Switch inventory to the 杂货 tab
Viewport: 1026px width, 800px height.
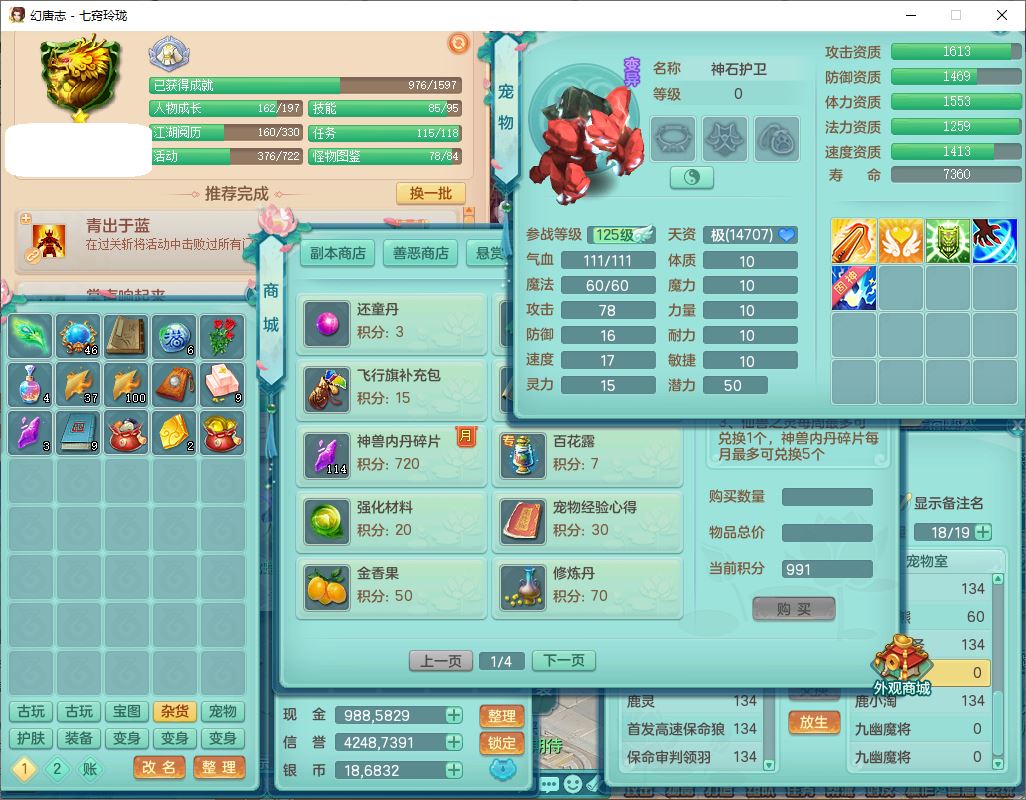pyautogui.click(x=174, y=711)
